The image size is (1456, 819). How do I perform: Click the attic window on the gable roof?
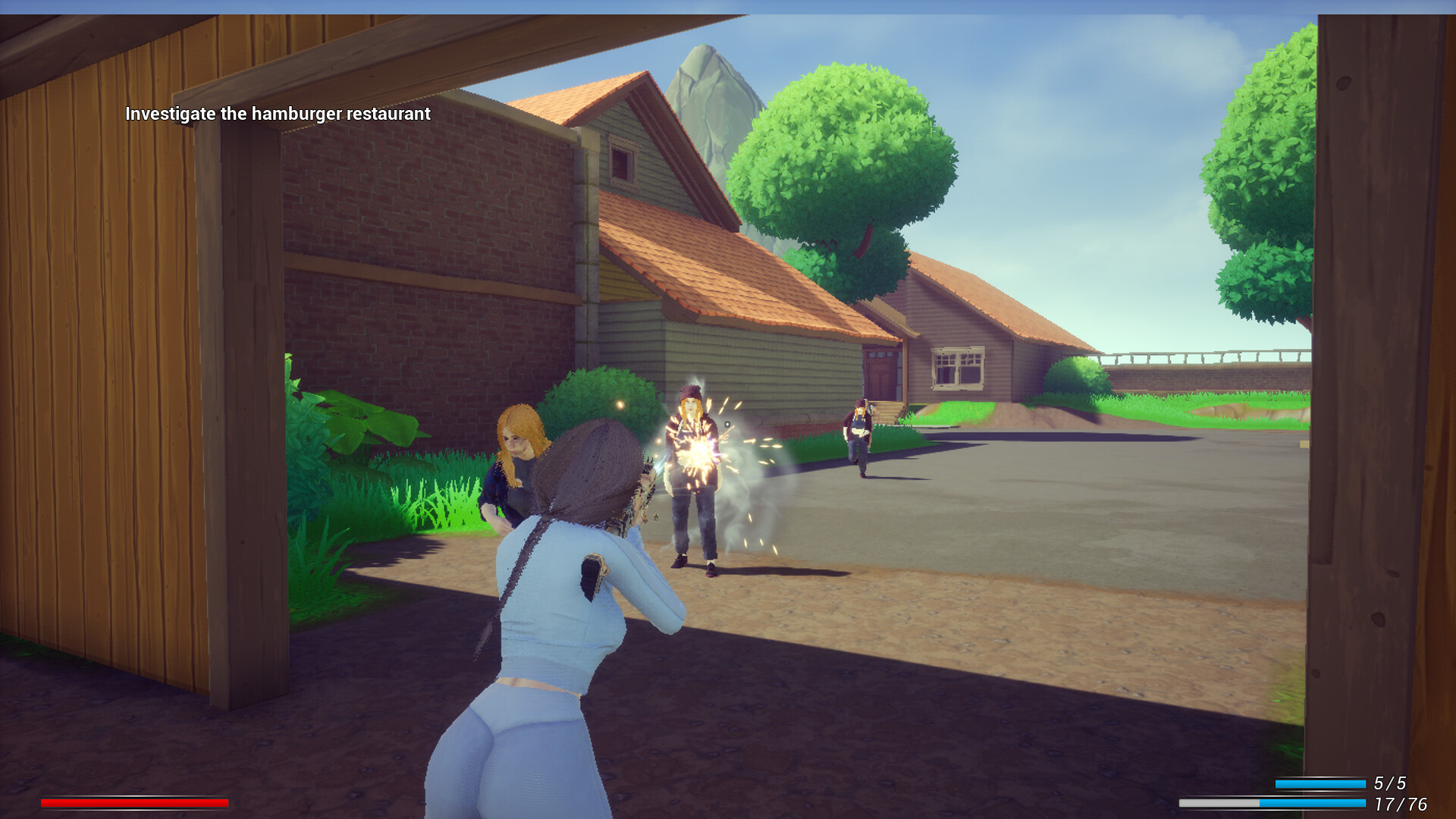tap(620, 159)
